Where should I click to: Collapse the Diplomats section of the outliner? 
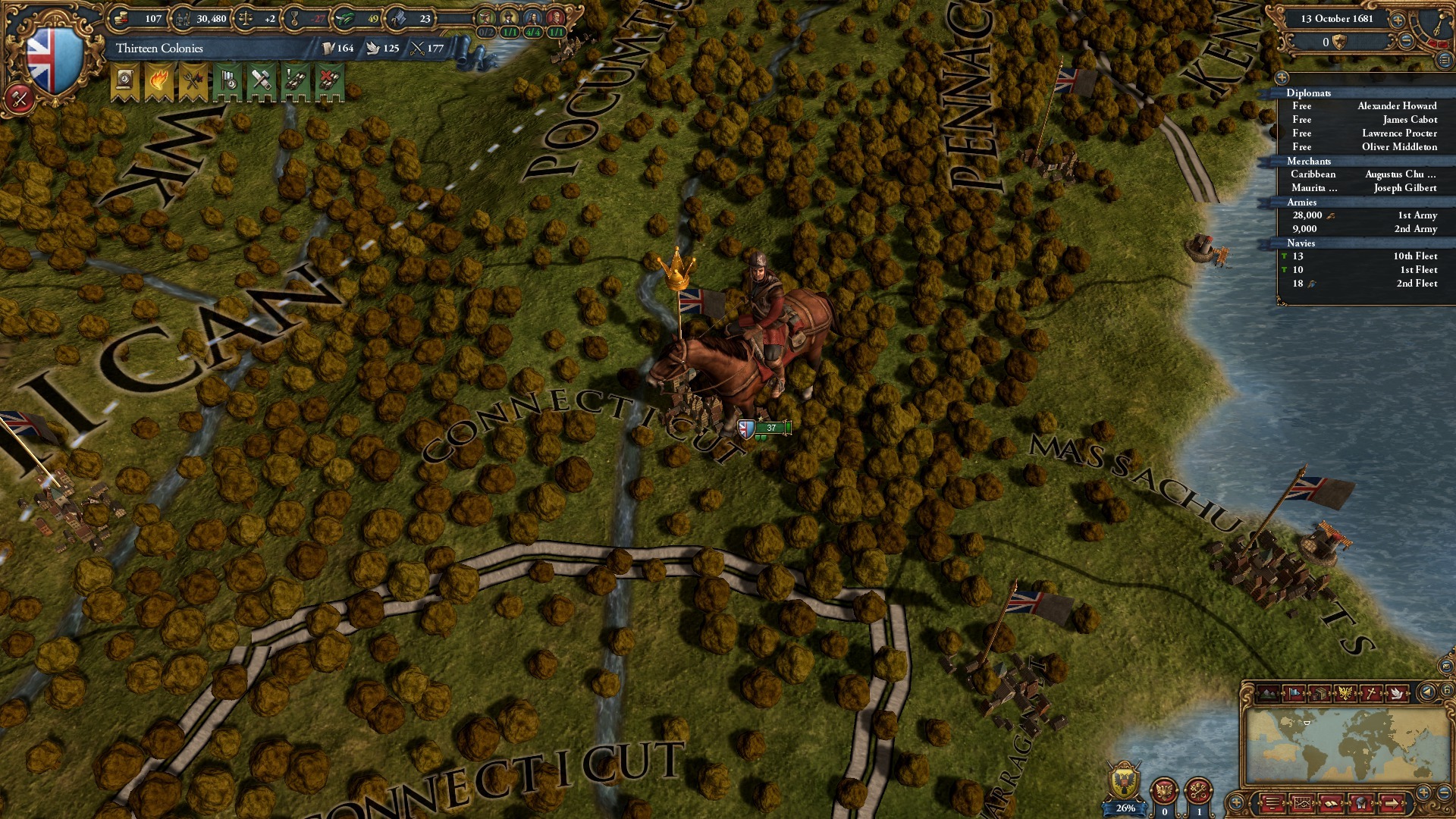[x=1310, y=93]
